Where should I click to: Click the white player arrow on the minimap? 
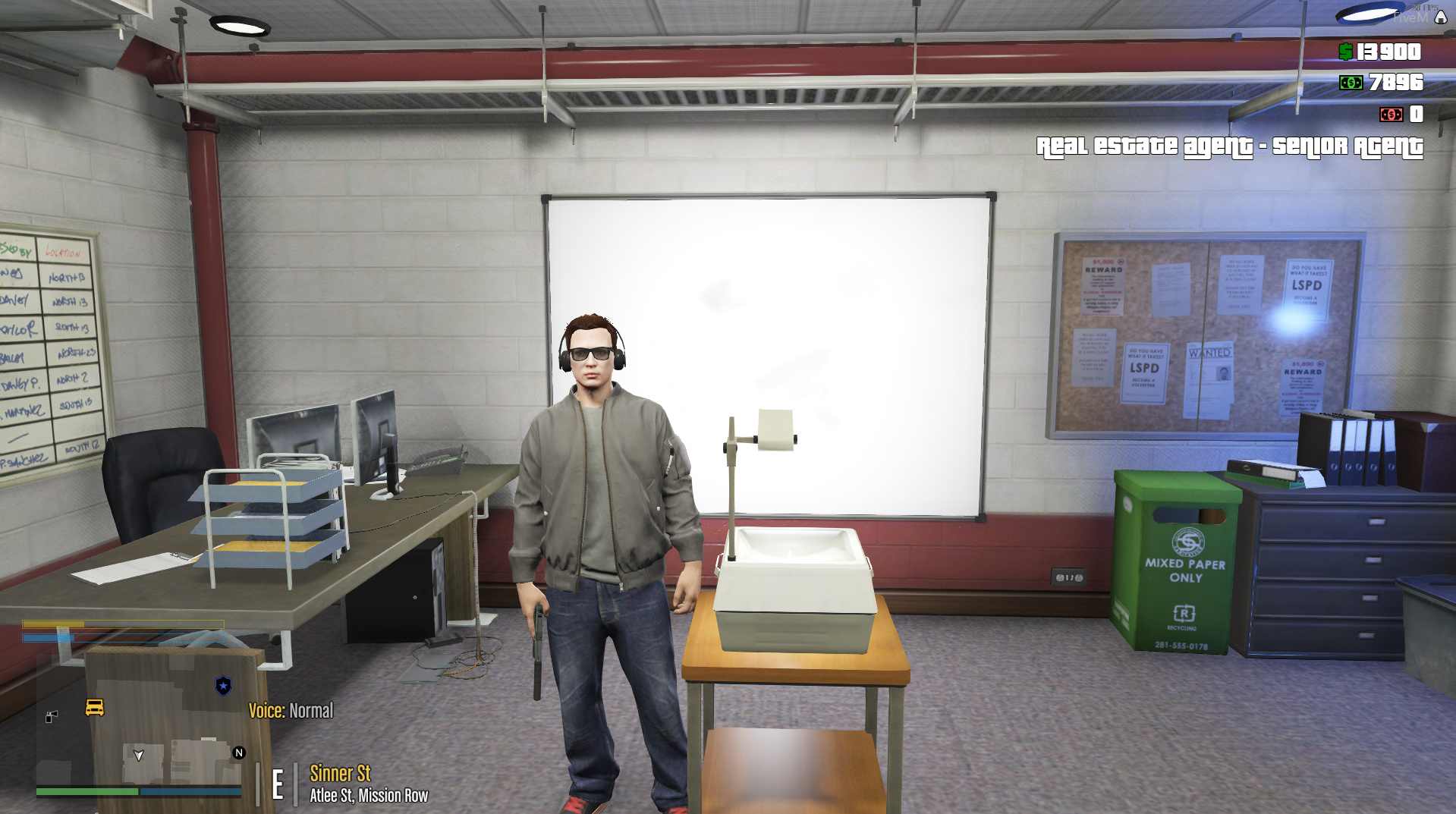pyautogui.click(x=139, y=756)
